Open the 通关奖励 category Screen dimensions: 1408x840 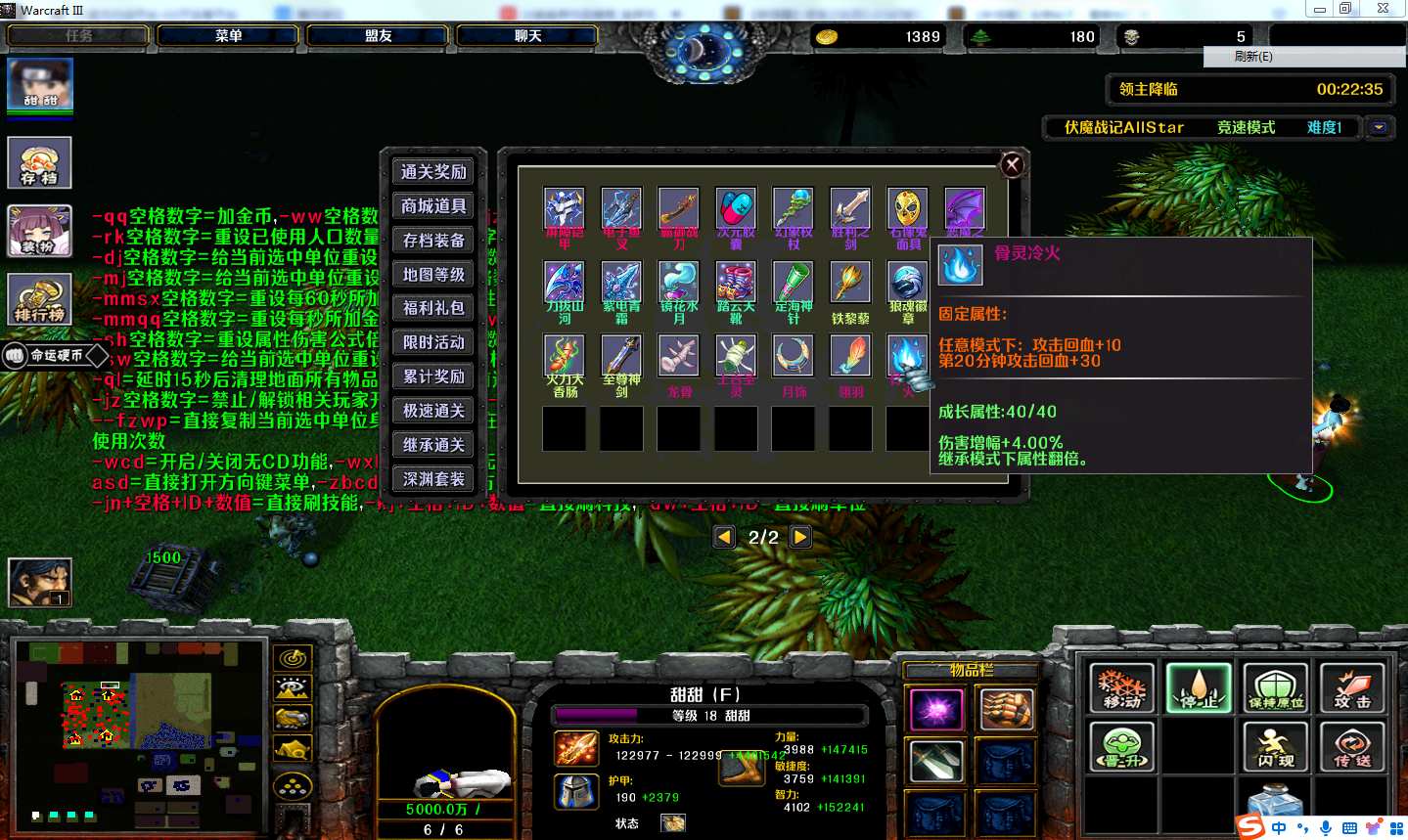tap(433, 172)
